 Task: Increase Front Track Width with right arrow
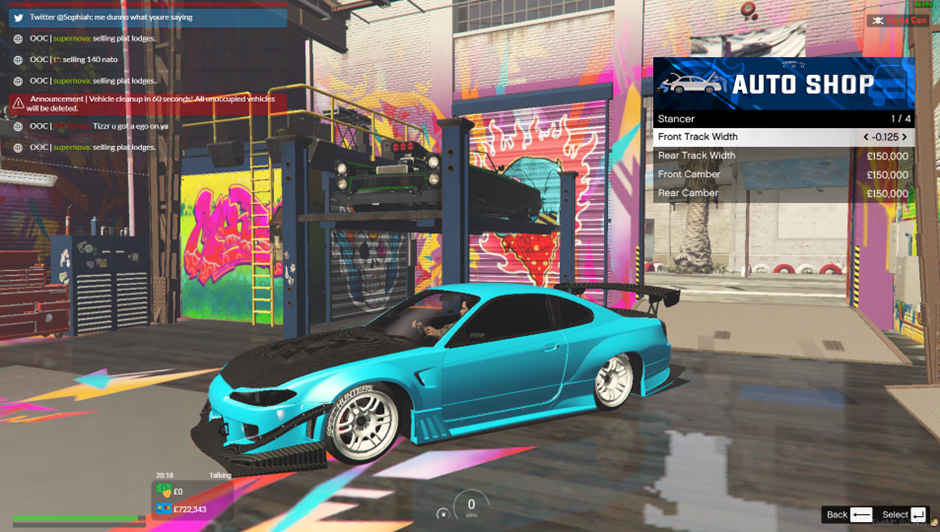pyautogui.click(x=904, y=137)
